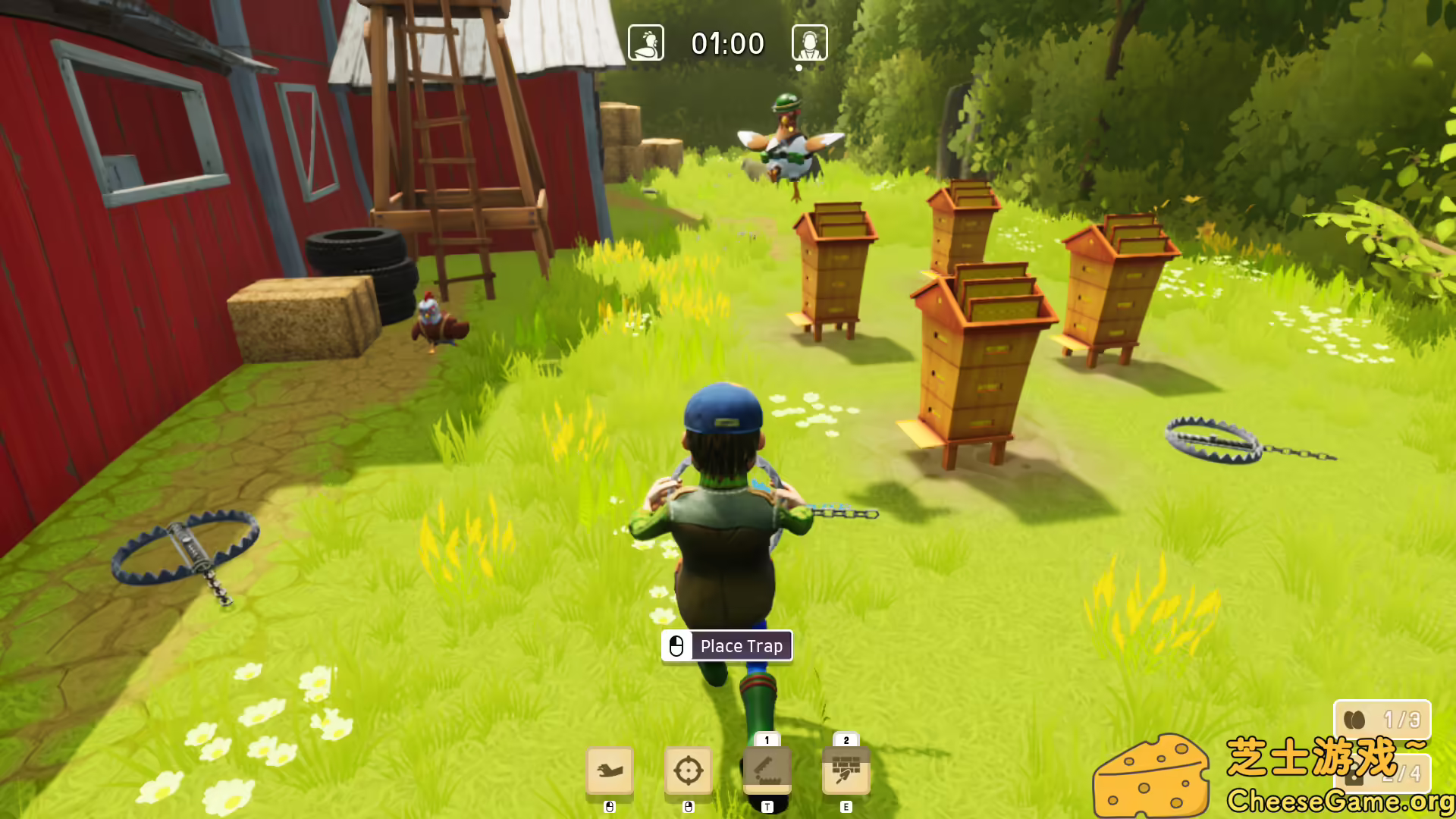Click the mouse glyph inside the Place Trap prompt

coord(677,645)
